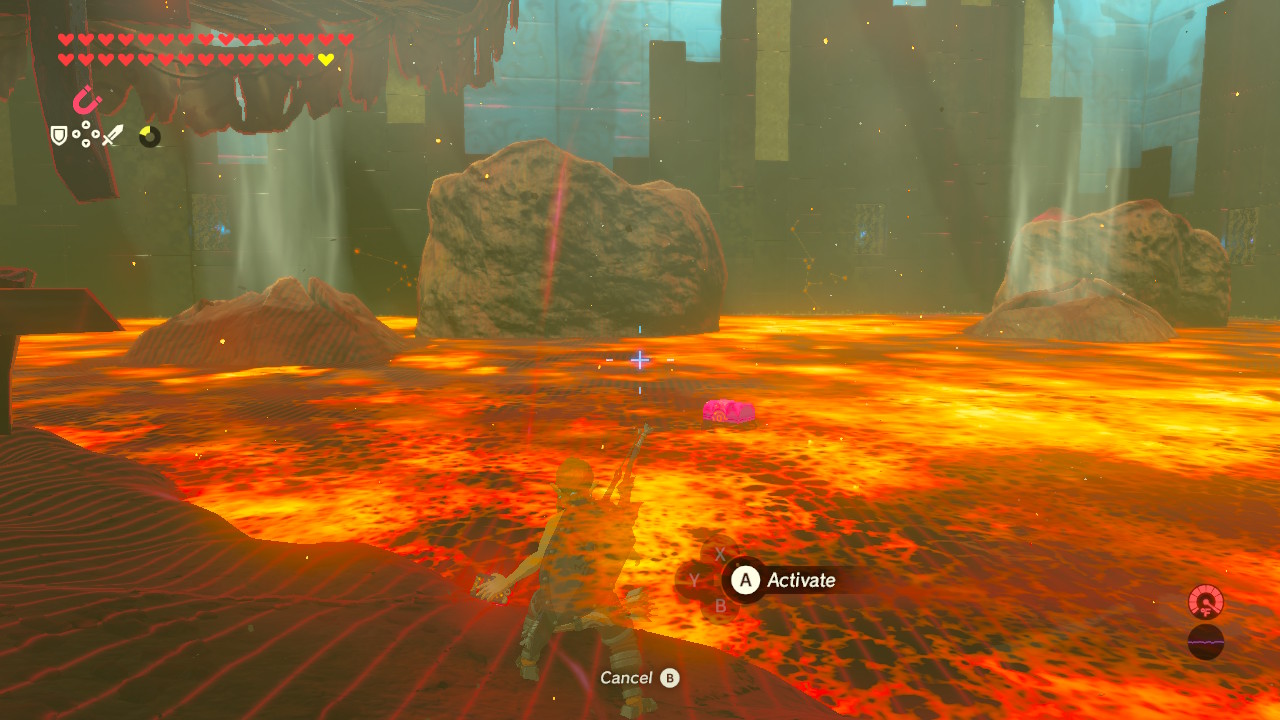Click the shield icon in the HUD
The image size is (1280, 720).
pyautogui.click(x=57, y=134)
